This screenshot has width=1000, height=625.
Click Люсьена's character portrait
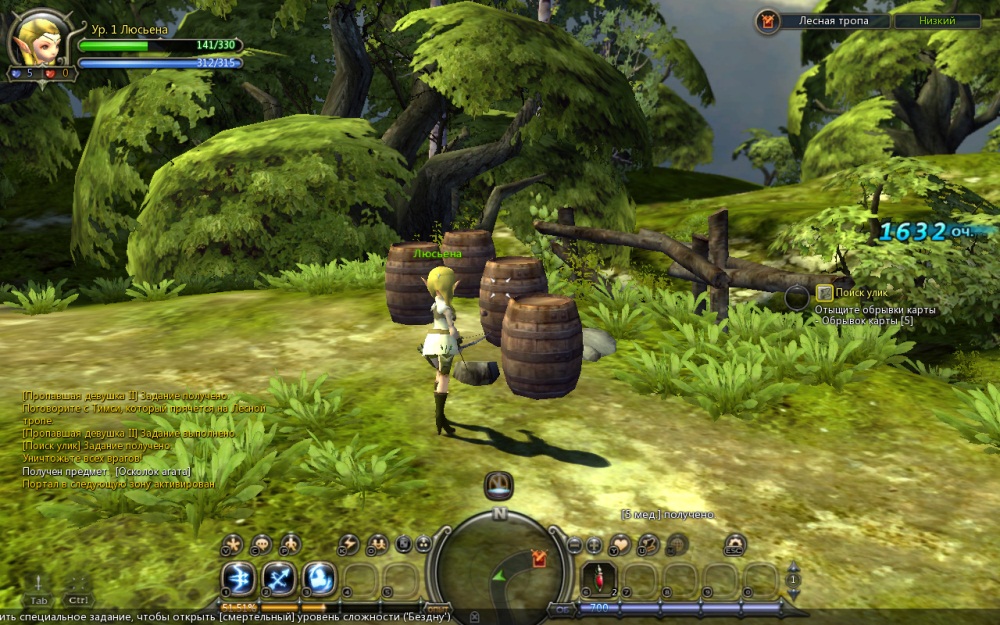(32, 40)
